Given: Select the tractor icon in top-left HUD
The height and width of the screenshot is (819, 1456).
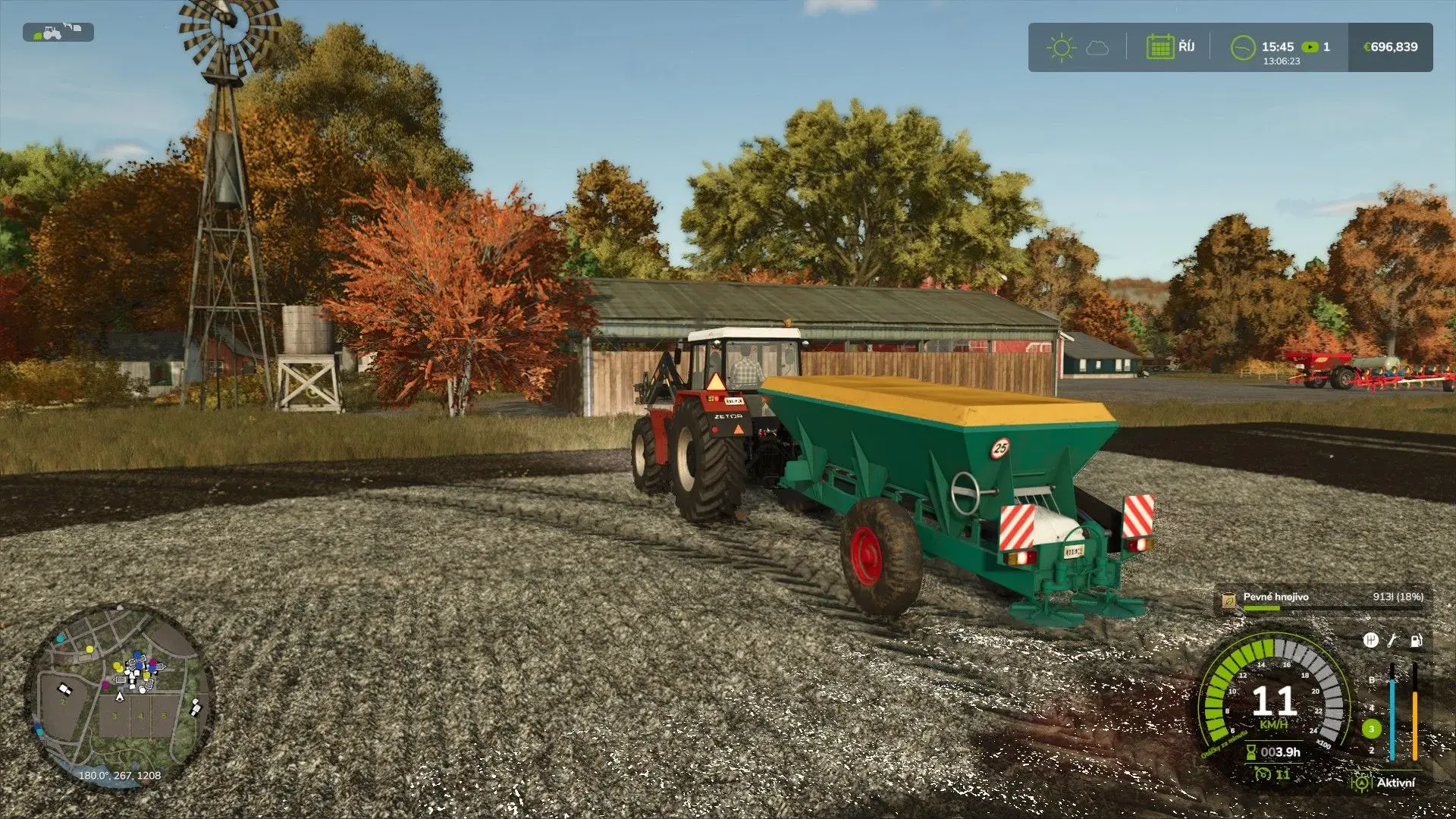Looking at the screenshot, I should [52, 34].
